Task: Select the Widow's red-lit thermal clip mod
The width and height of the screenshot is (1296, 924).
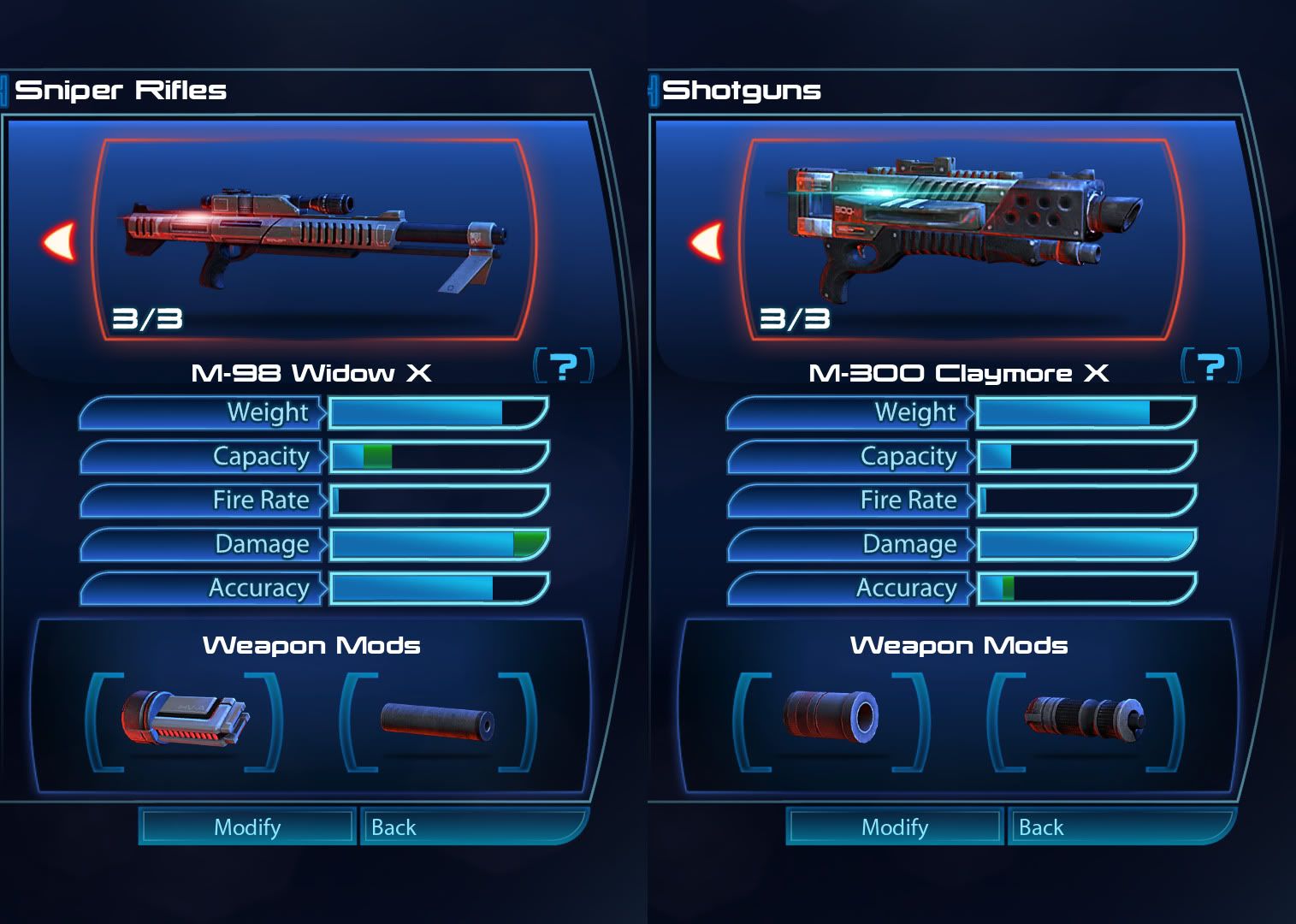Action: pyautogui.click(x=184, y=720)
